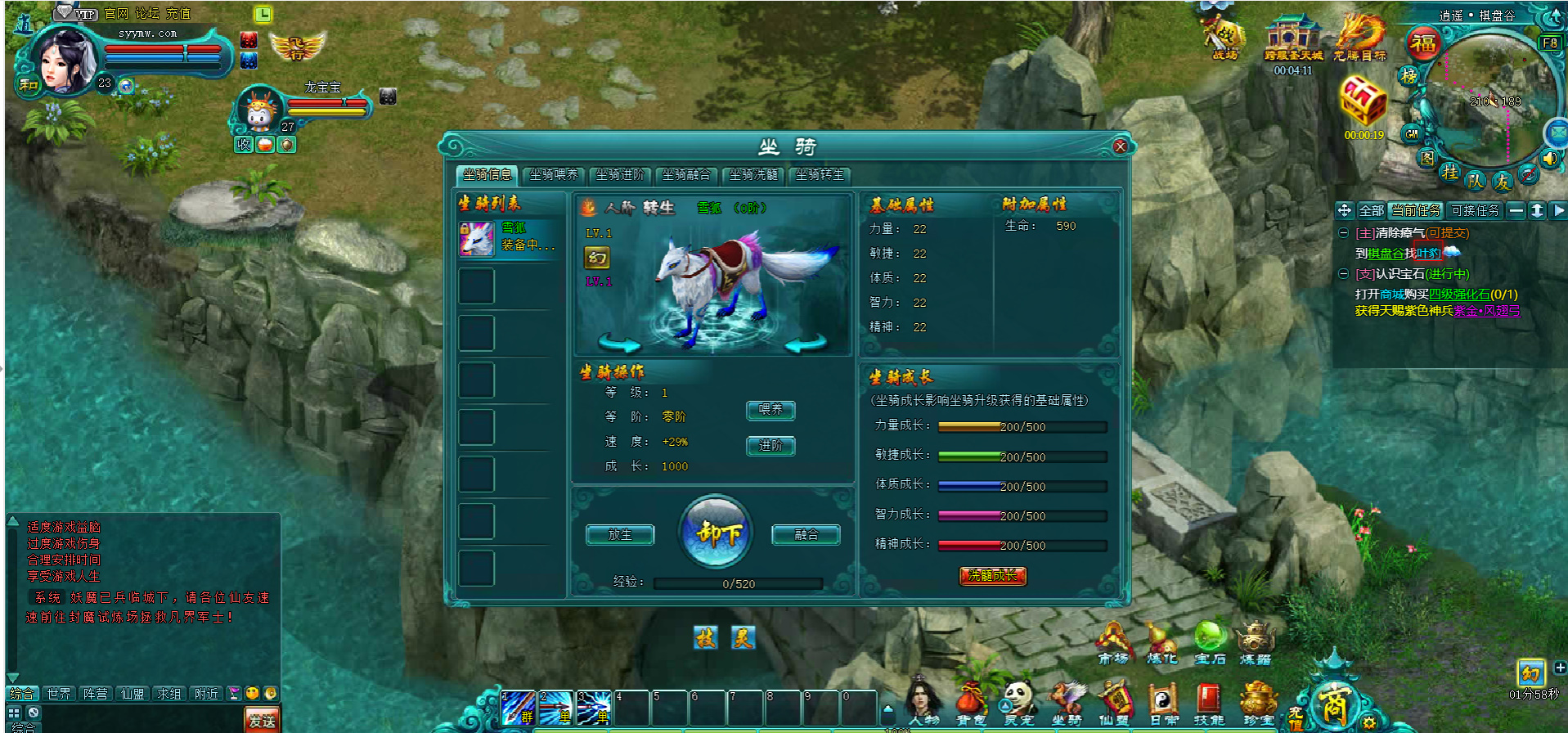This screenshot has height=733, width=1568.
Task: Select the 坐骑融合 tab
Action: (x=686, y=175)
